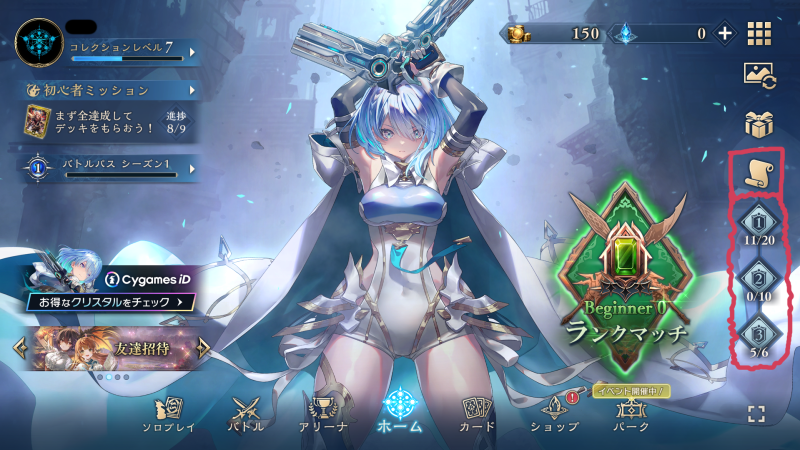This screenshot has height=450, width=800.
Task: Open the カード tab
Action: pyautogui.click(x=475, y=414)
